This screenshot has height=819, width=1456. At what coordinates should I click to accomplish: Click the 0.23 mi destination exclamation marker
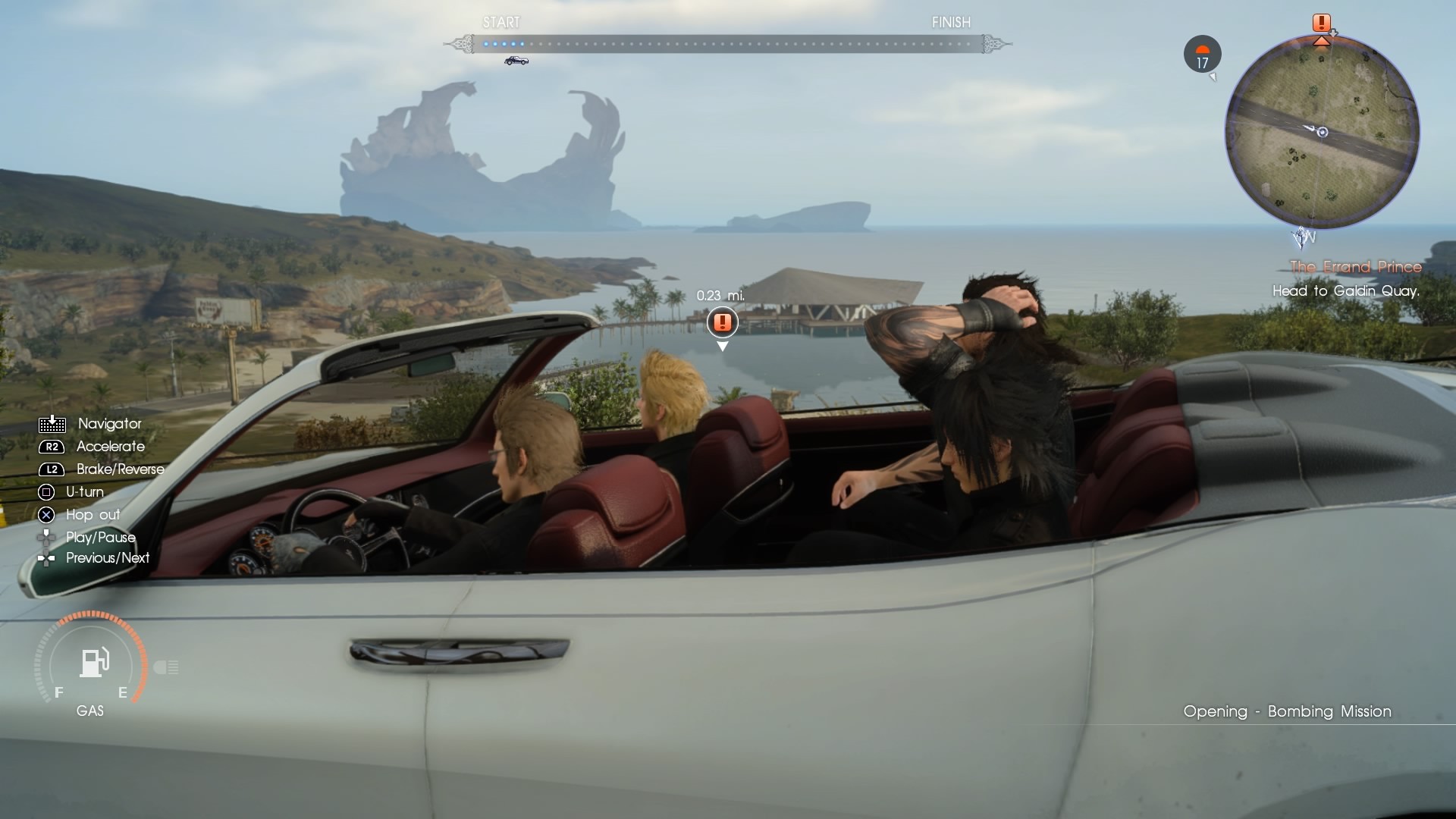[722, 322]
